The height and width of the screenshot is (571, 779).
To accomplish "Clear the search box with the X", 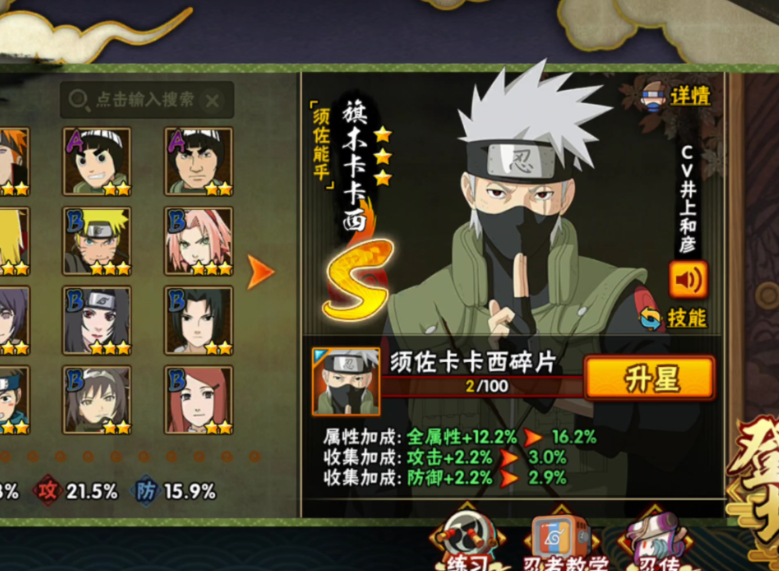I will pos(212,100).
